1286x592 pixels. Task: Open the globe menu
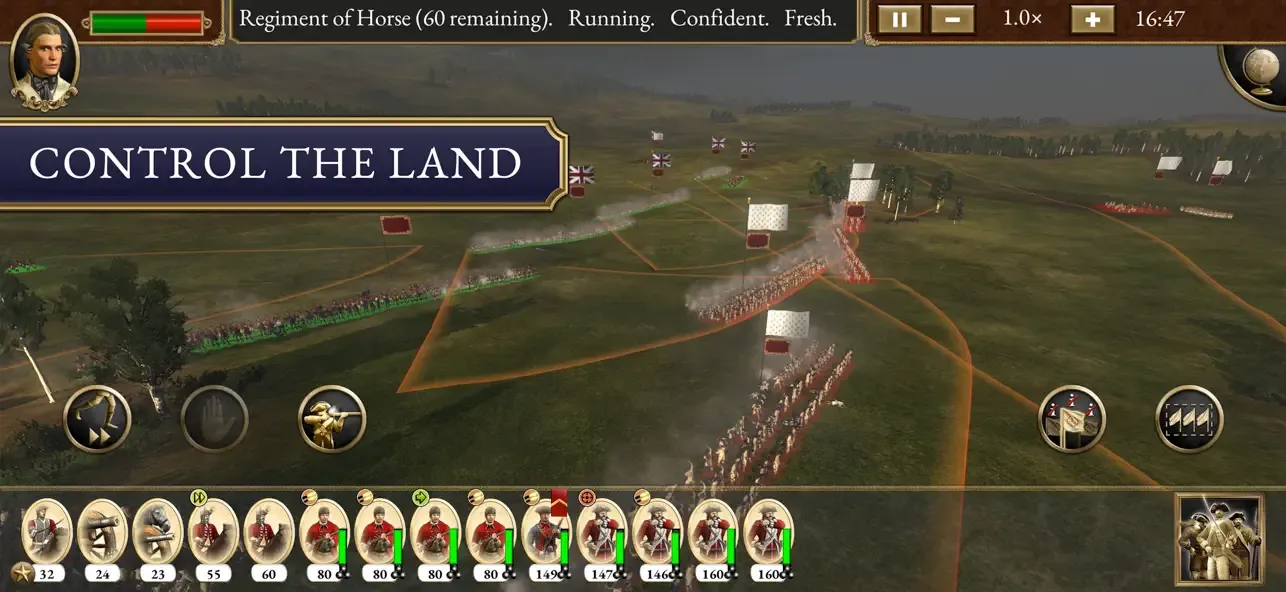tap(1259, 73)
